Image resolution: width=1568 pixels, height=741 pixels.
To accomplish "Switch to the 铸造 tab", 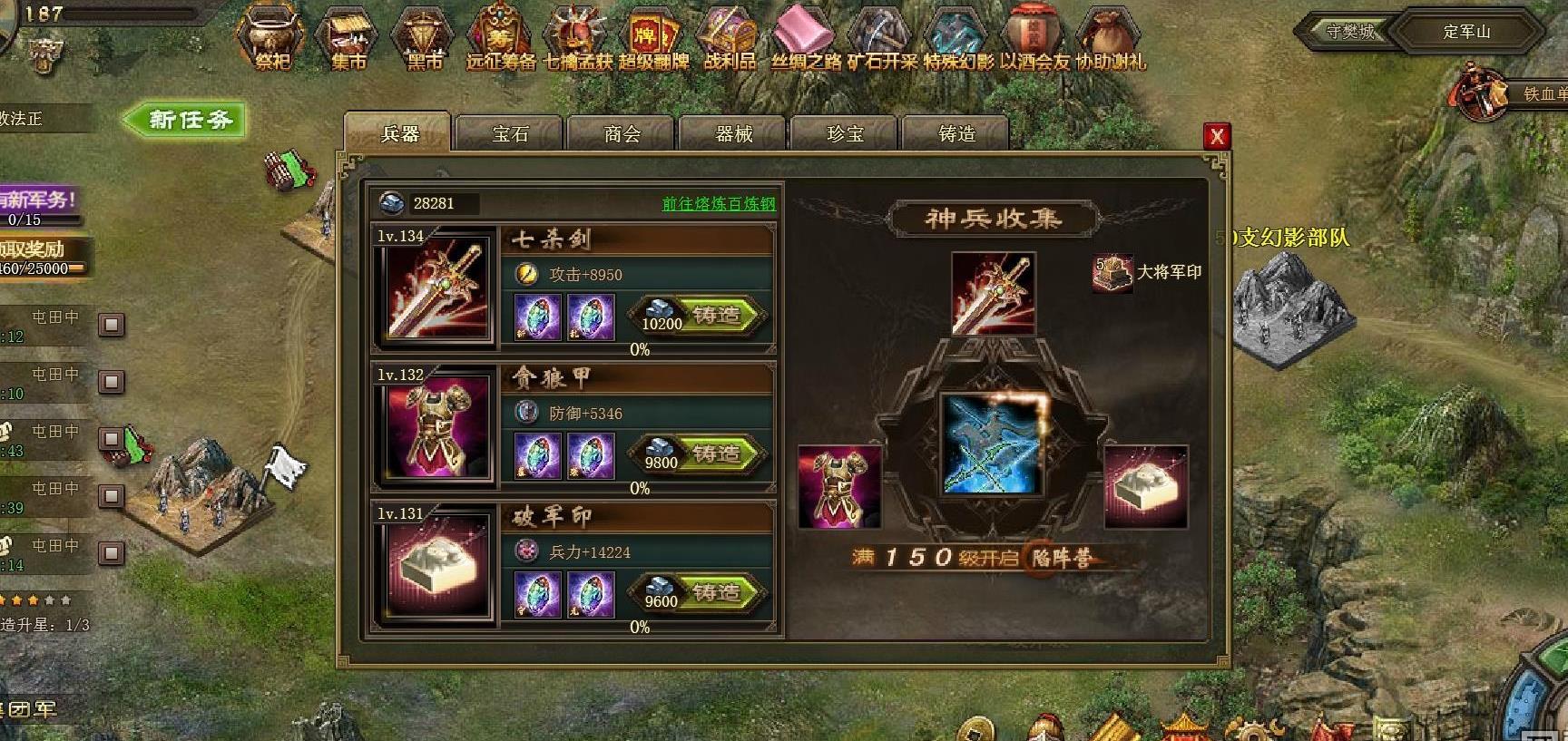I will coord(955,134).
